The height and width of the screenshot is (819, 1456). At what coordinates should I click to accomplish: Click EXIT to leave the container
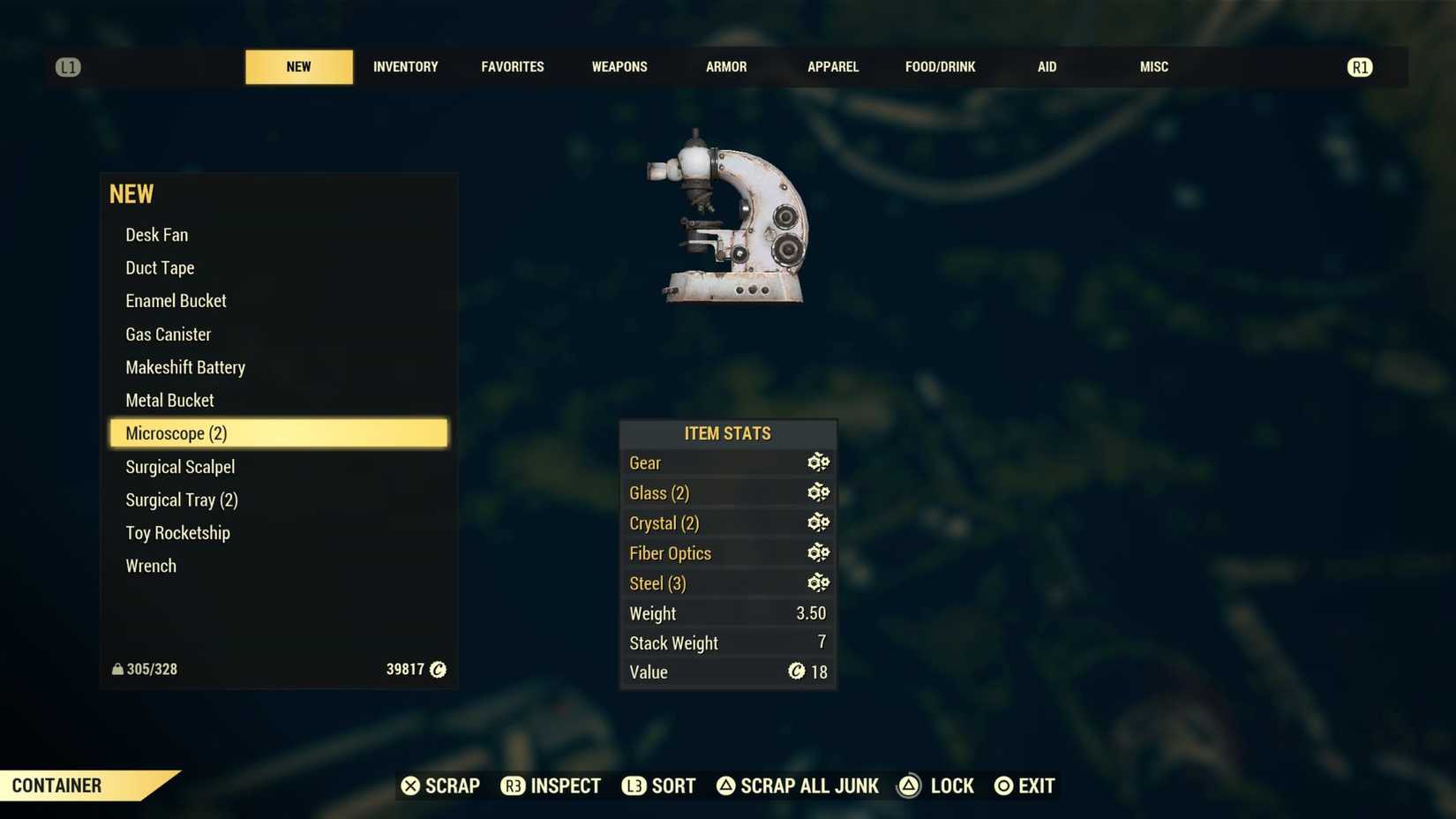1024,785
